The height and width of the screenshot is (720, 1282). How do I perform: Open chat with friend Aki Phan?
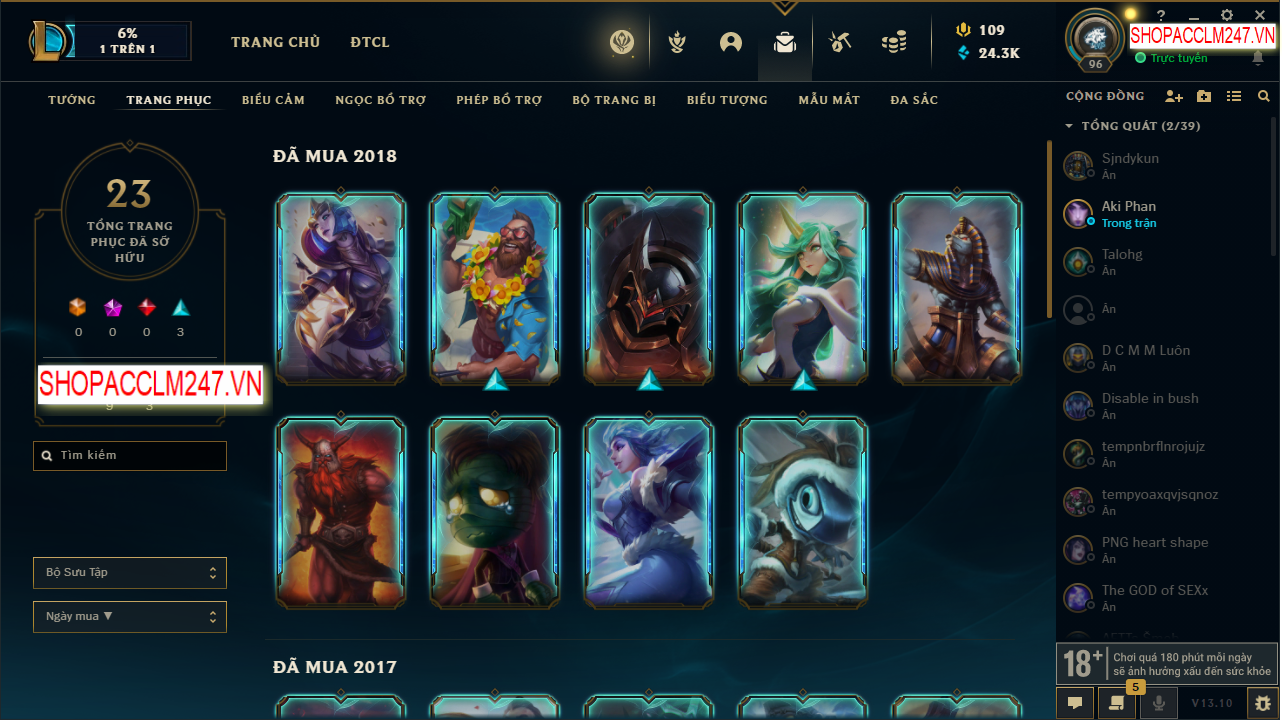(x=1128, y=214)
